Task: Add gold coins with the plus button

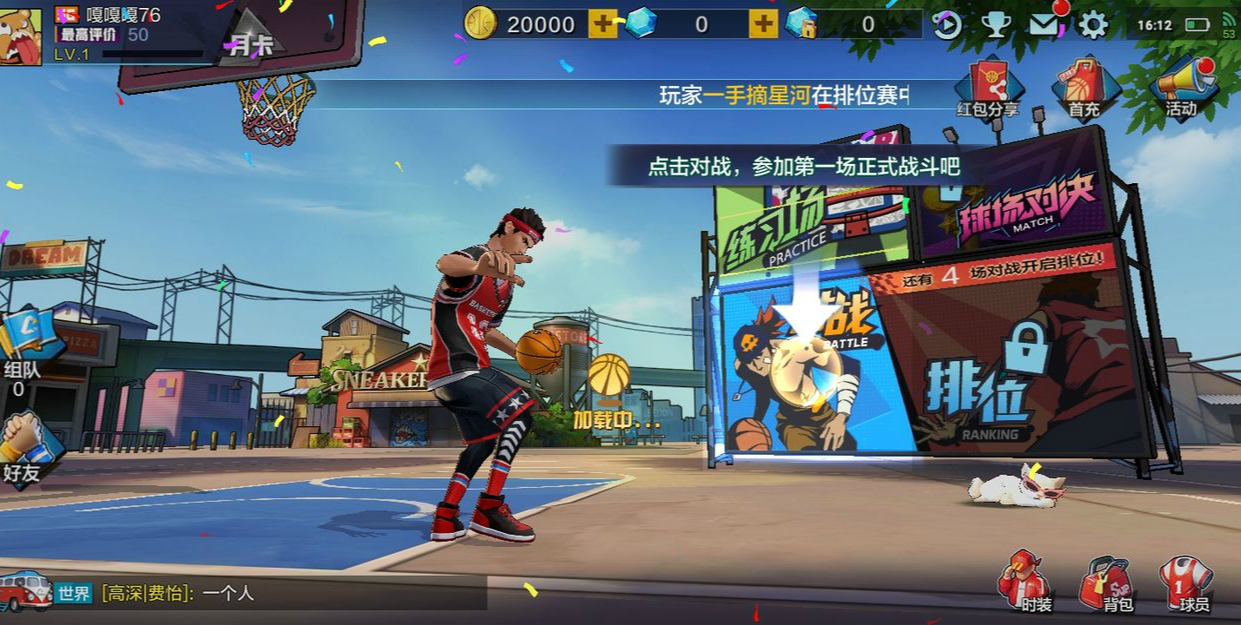Action: (603, 24)
